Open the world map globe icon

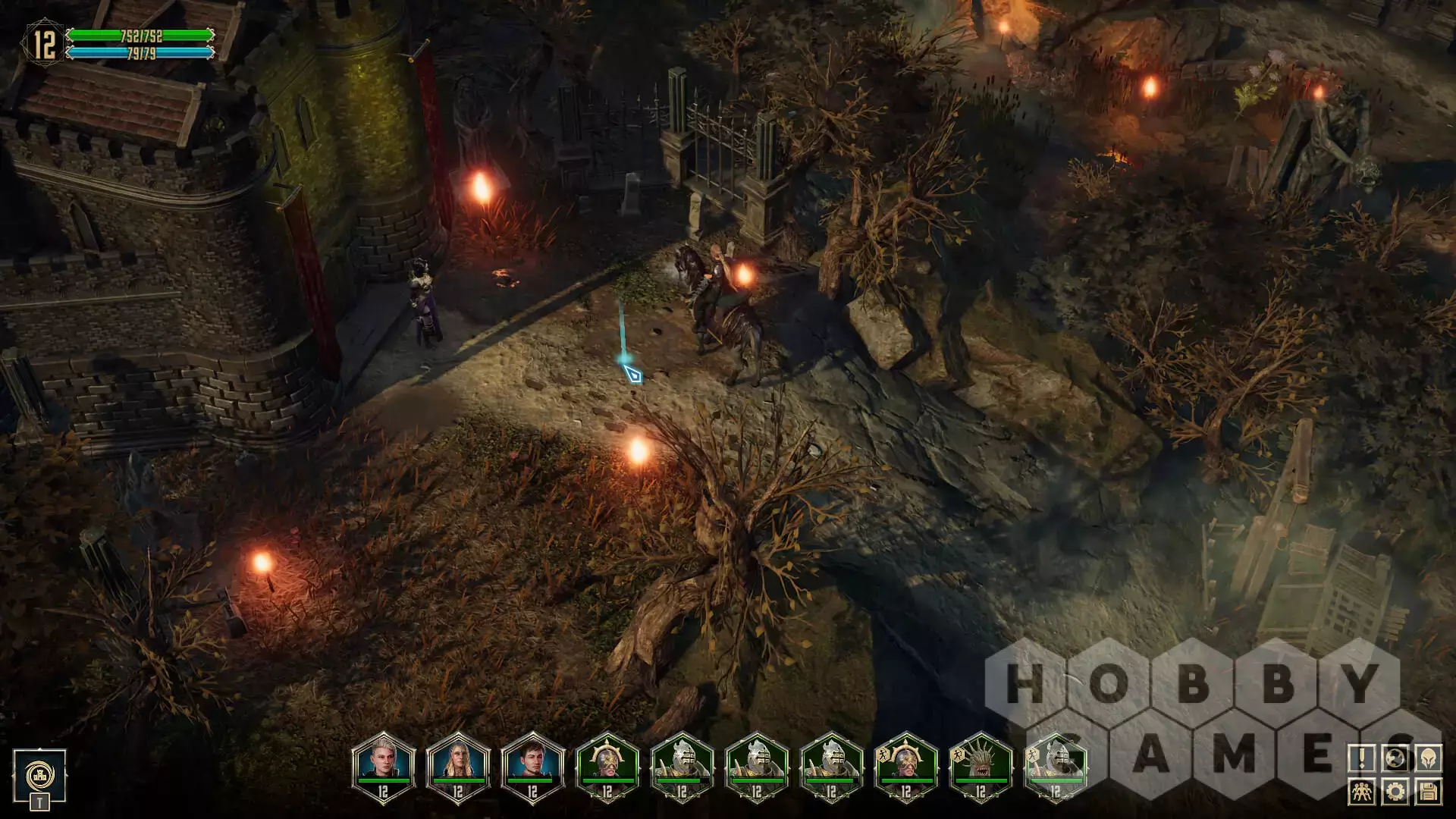point(1395,758)
